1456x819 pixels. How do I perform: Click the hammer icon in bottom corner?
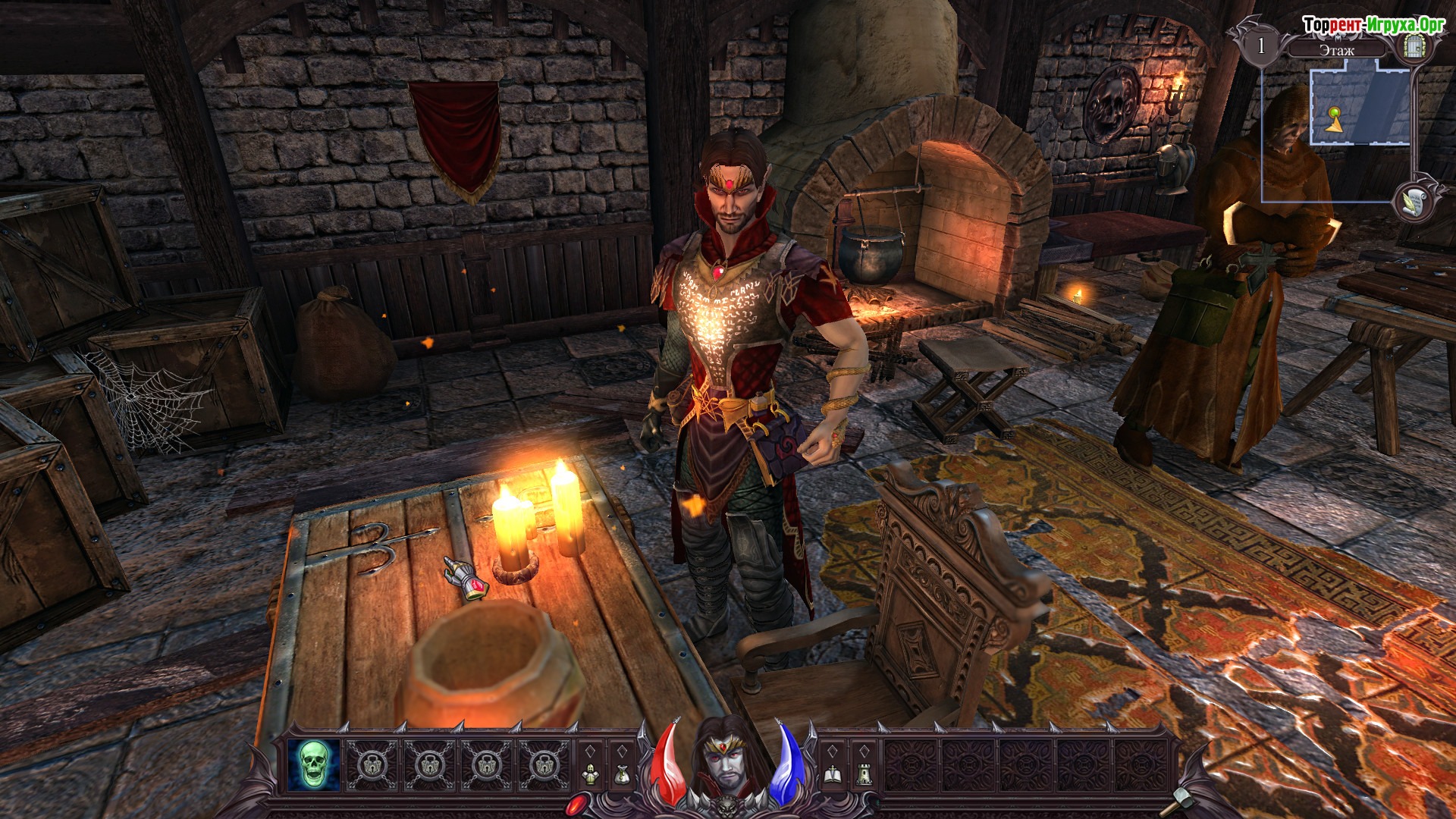tap(1182, 798)
